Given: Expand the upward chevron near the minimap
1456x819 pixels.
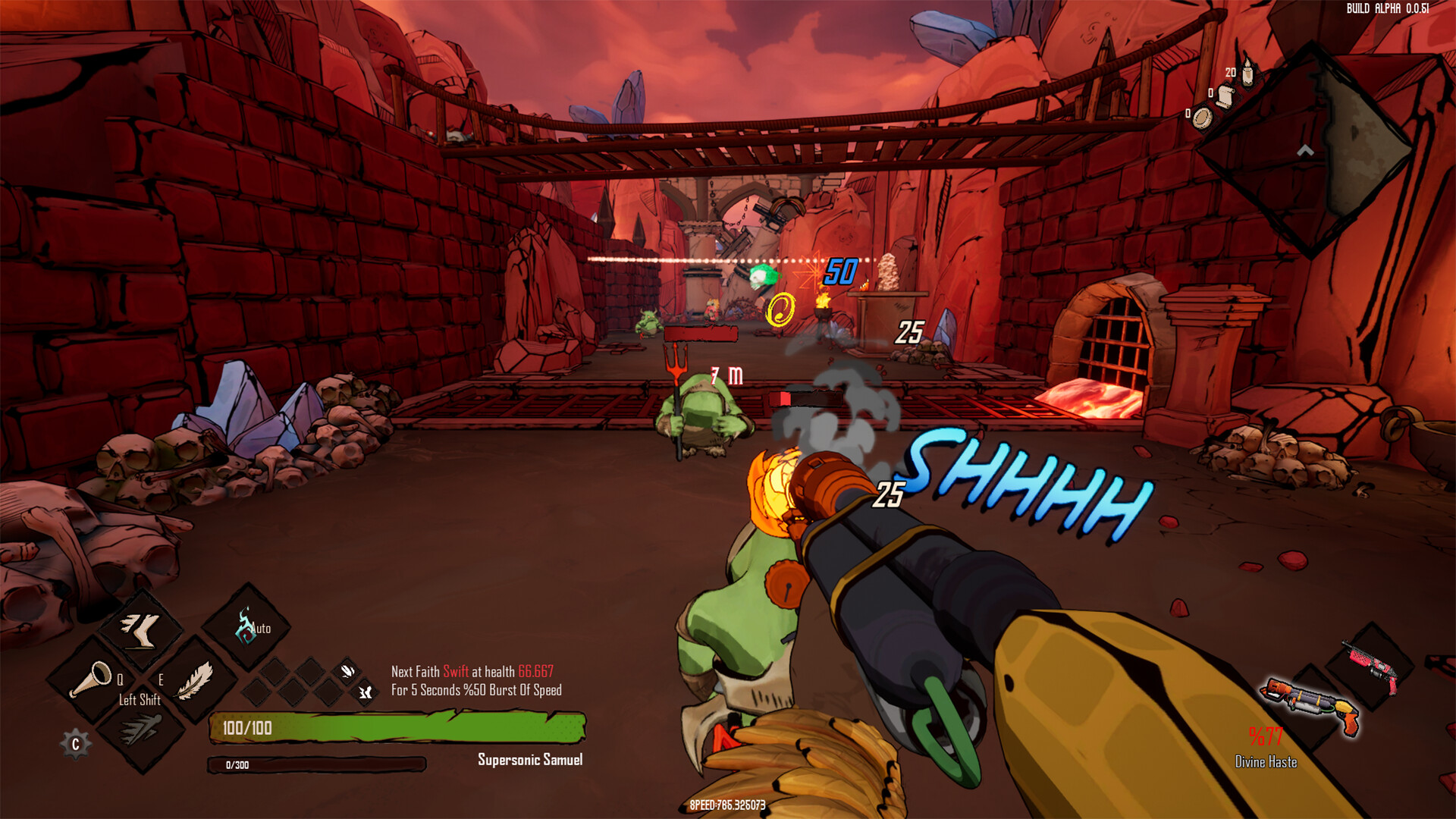Looking at the screenshot, I should [1304, 152].
